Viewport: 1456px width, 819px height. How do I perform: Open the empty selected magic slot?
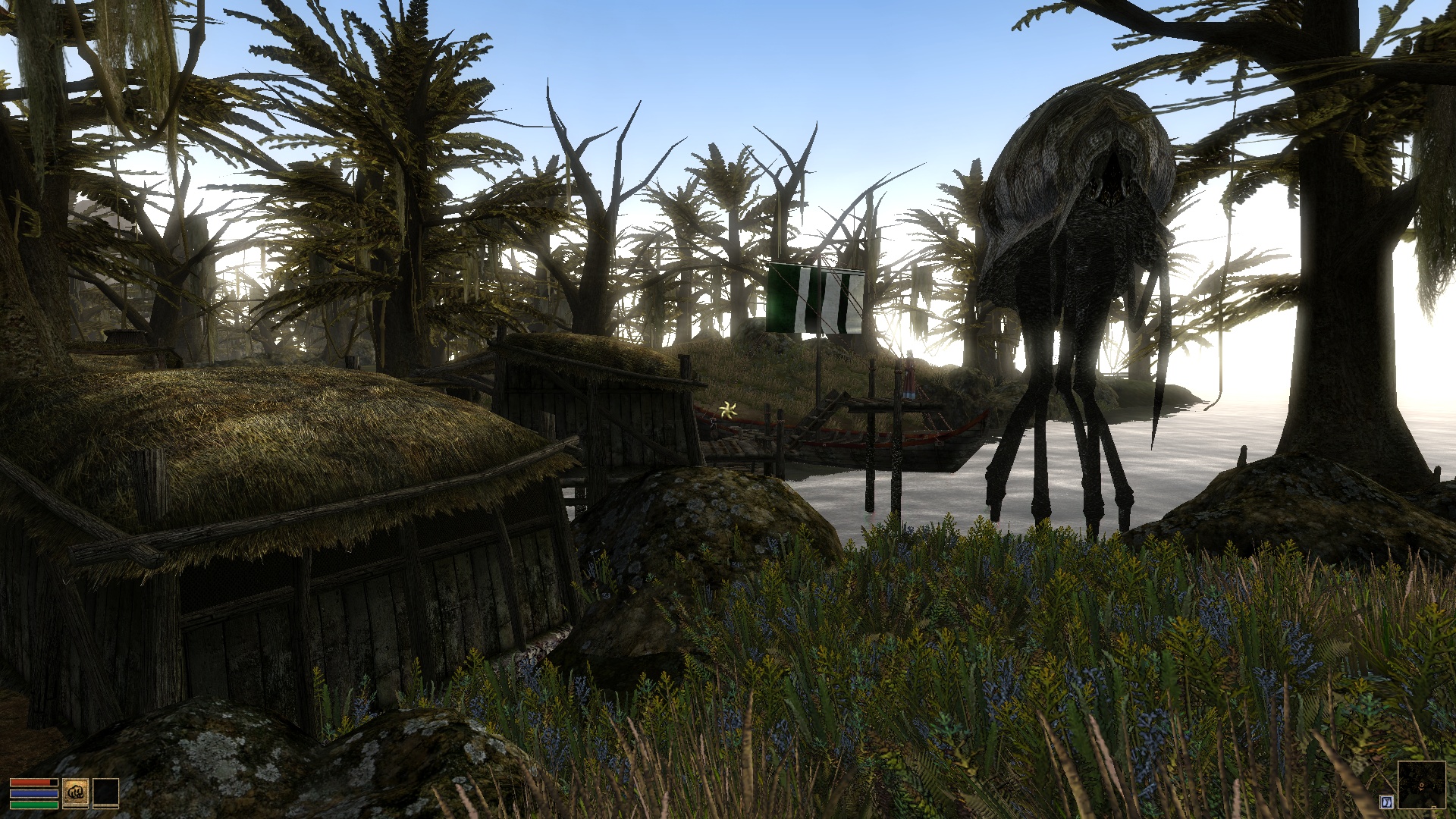(106, 792)
